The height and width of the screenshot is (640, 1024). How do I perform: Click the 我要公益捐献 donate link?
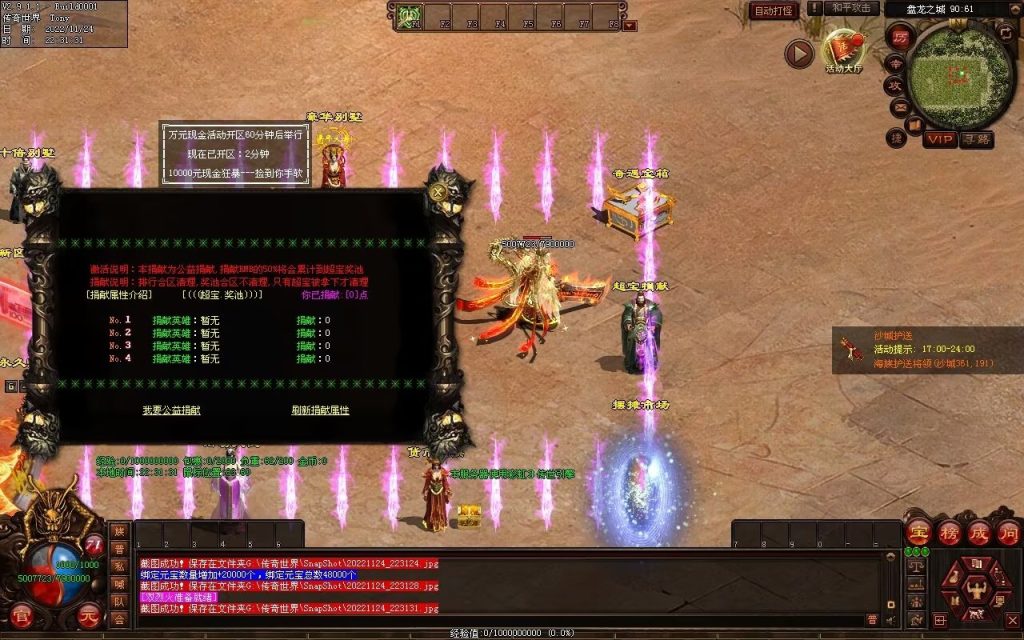(171, 410)
